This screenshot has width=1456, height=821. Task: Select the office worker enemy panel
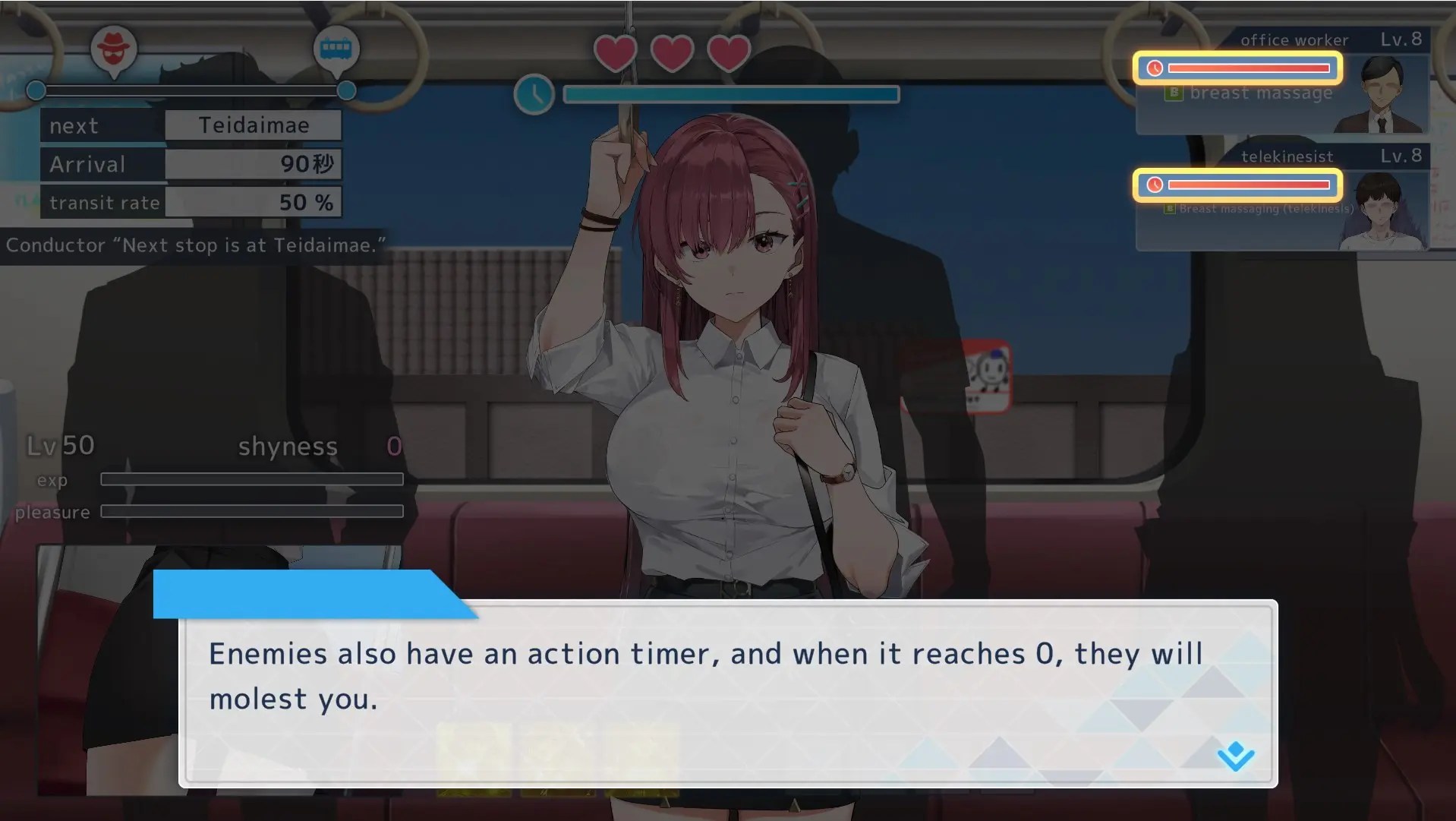[x=1281, y=84]
